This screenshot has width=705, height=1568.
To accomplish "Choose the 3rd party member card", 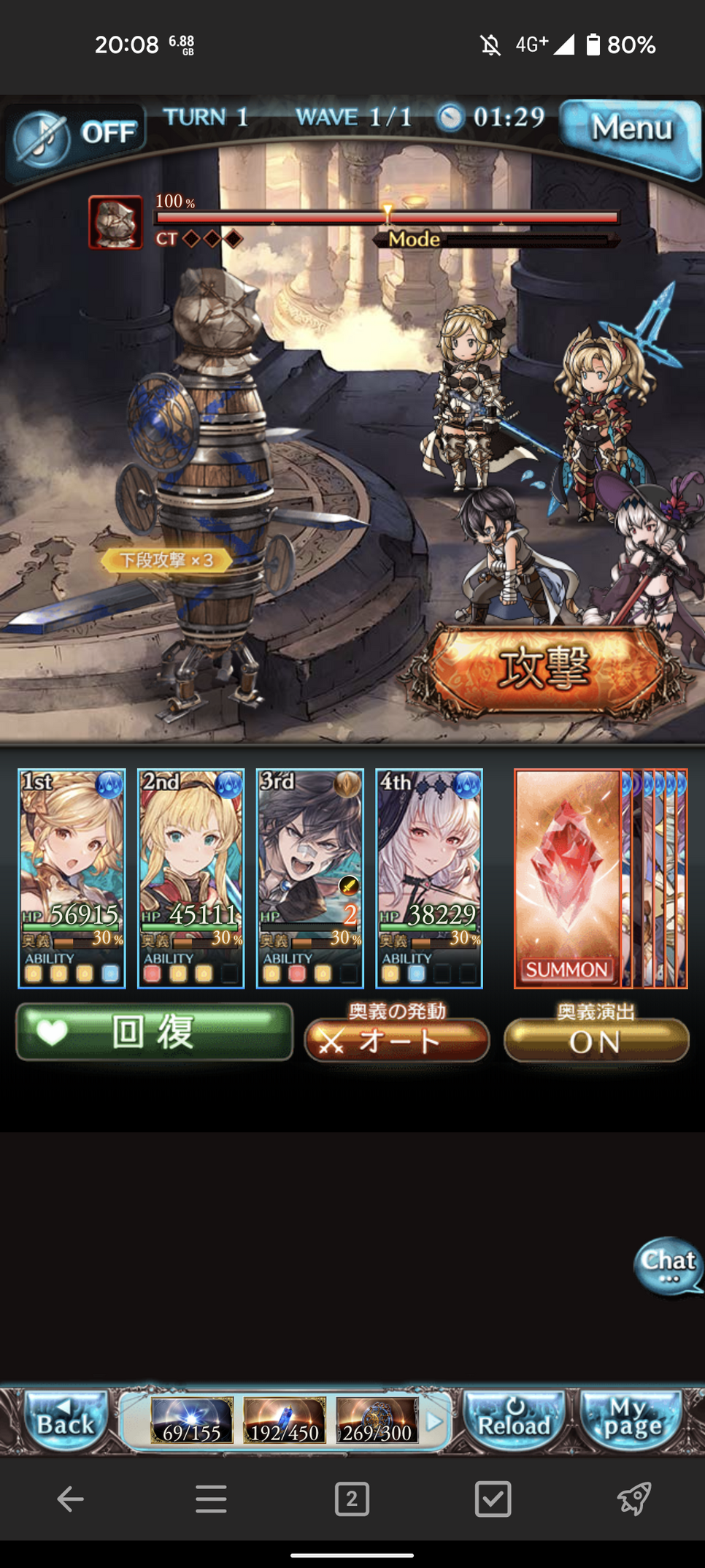I will pyautogui.click(x=309, y=876).
